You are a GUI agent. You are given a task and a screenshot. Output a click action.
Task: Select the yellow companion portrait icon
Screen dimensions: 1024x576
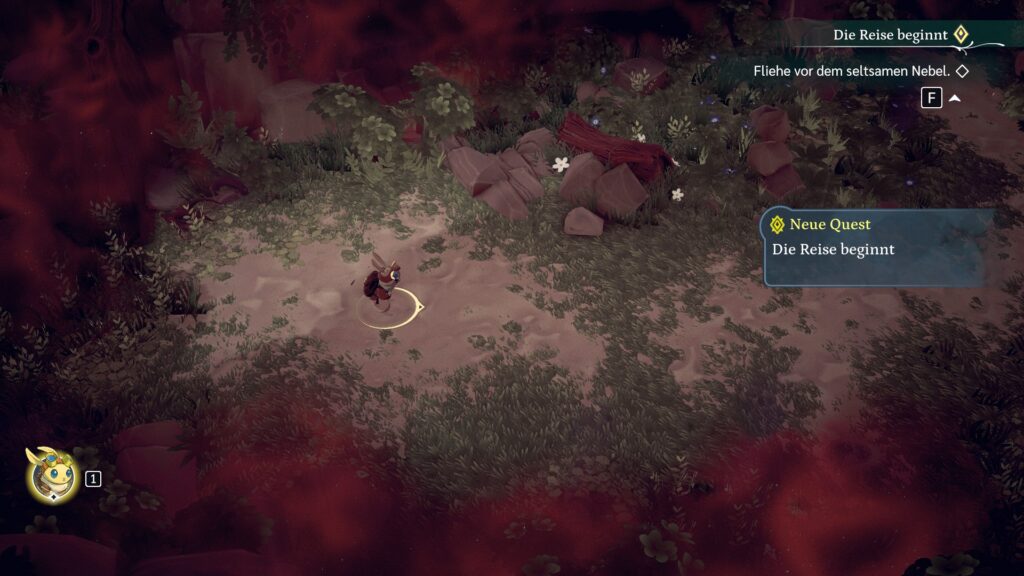click(52, 474)
